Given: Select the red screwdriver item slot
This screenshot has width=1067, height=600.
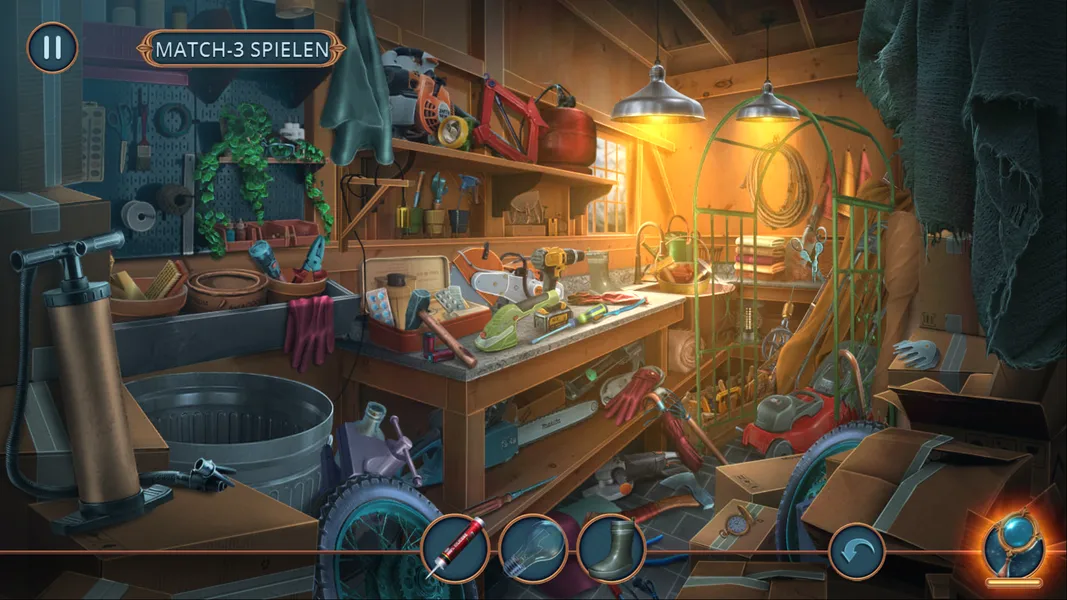Looking at the screenshot, I should 455,549.
